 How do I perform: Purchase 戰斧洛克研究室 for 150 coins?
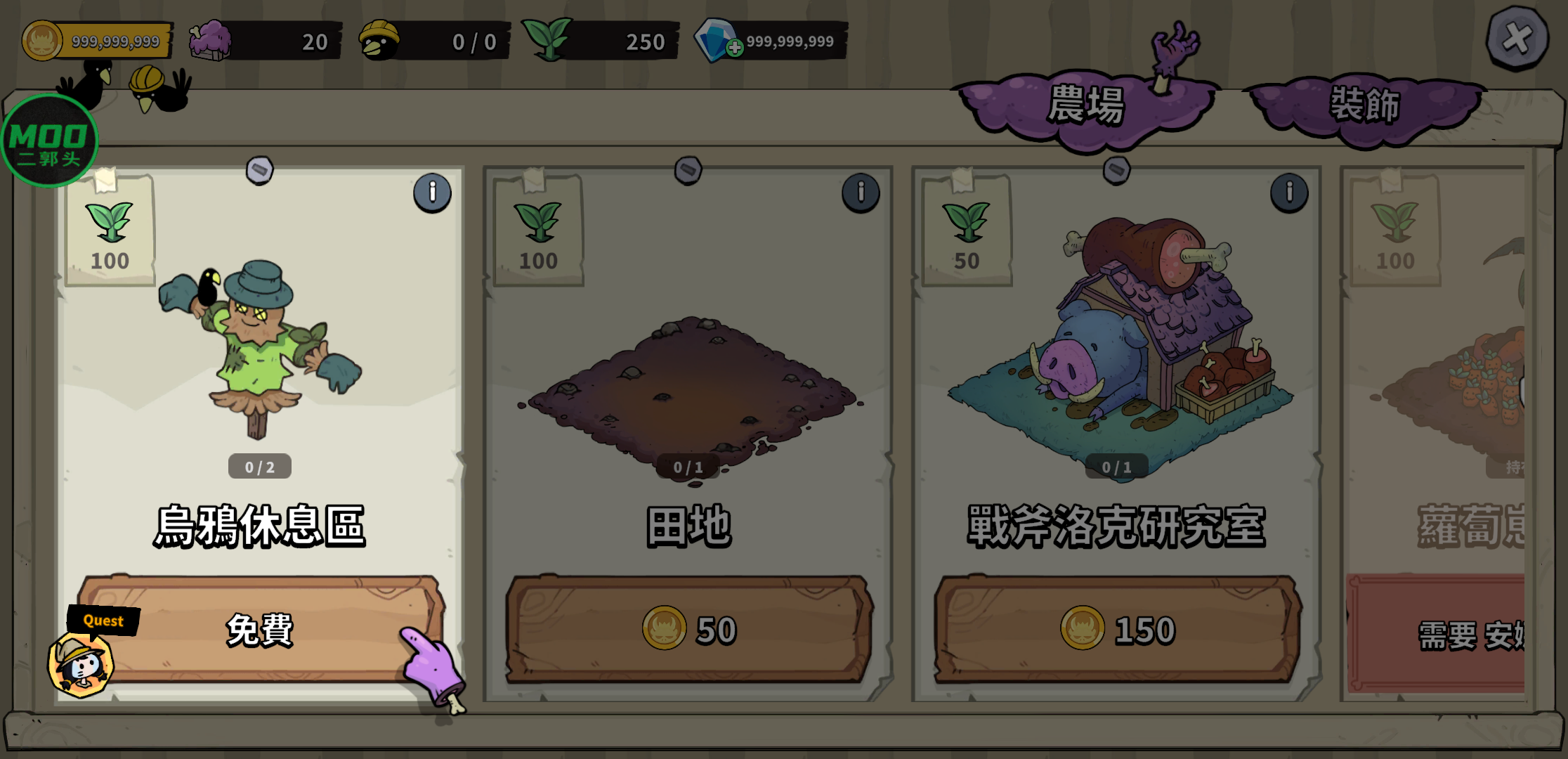[1117, 630]
